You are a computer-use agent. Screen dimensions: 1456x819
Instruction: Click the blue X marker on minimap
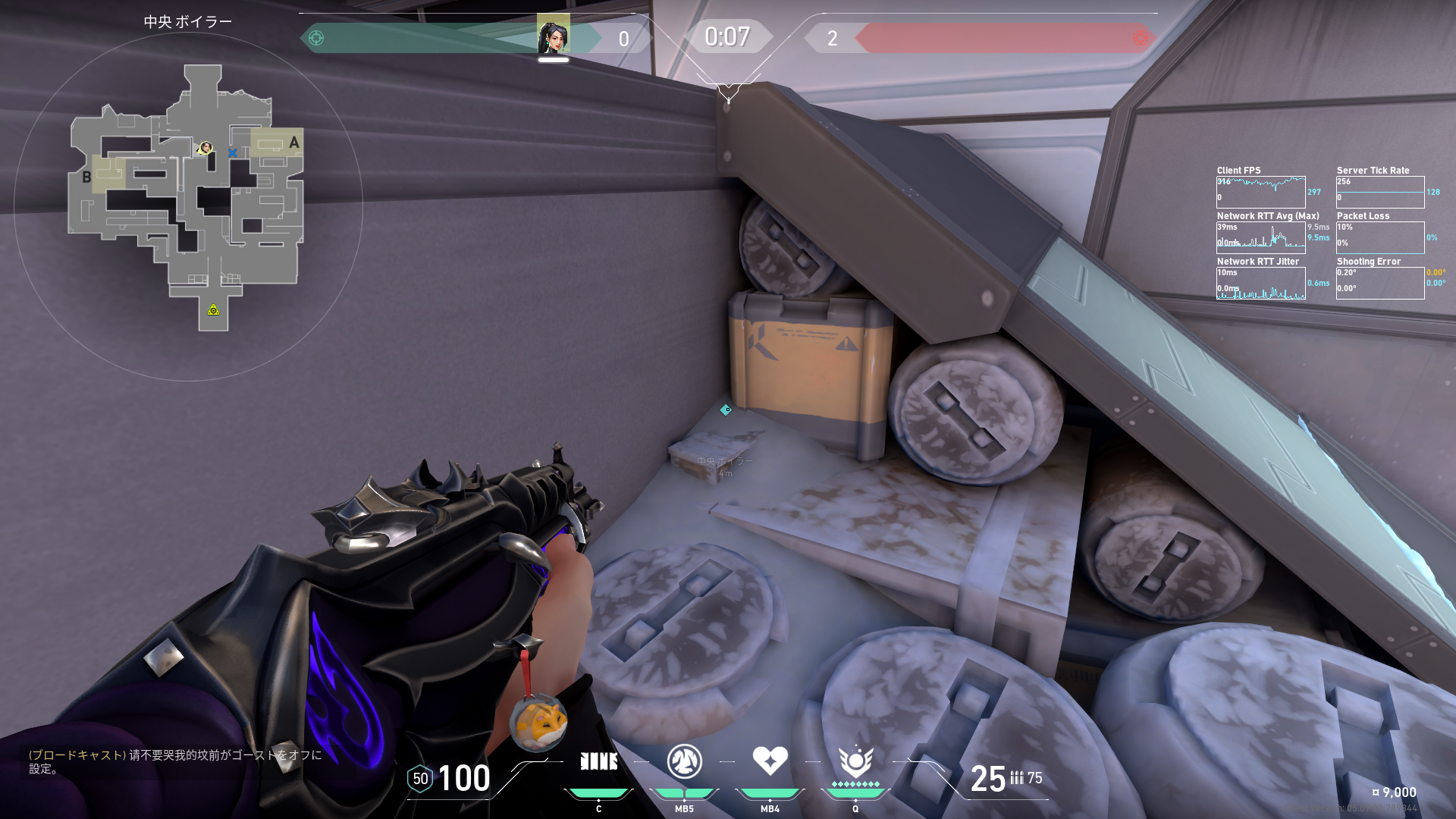pyautogui.click(x=232, y=153)
